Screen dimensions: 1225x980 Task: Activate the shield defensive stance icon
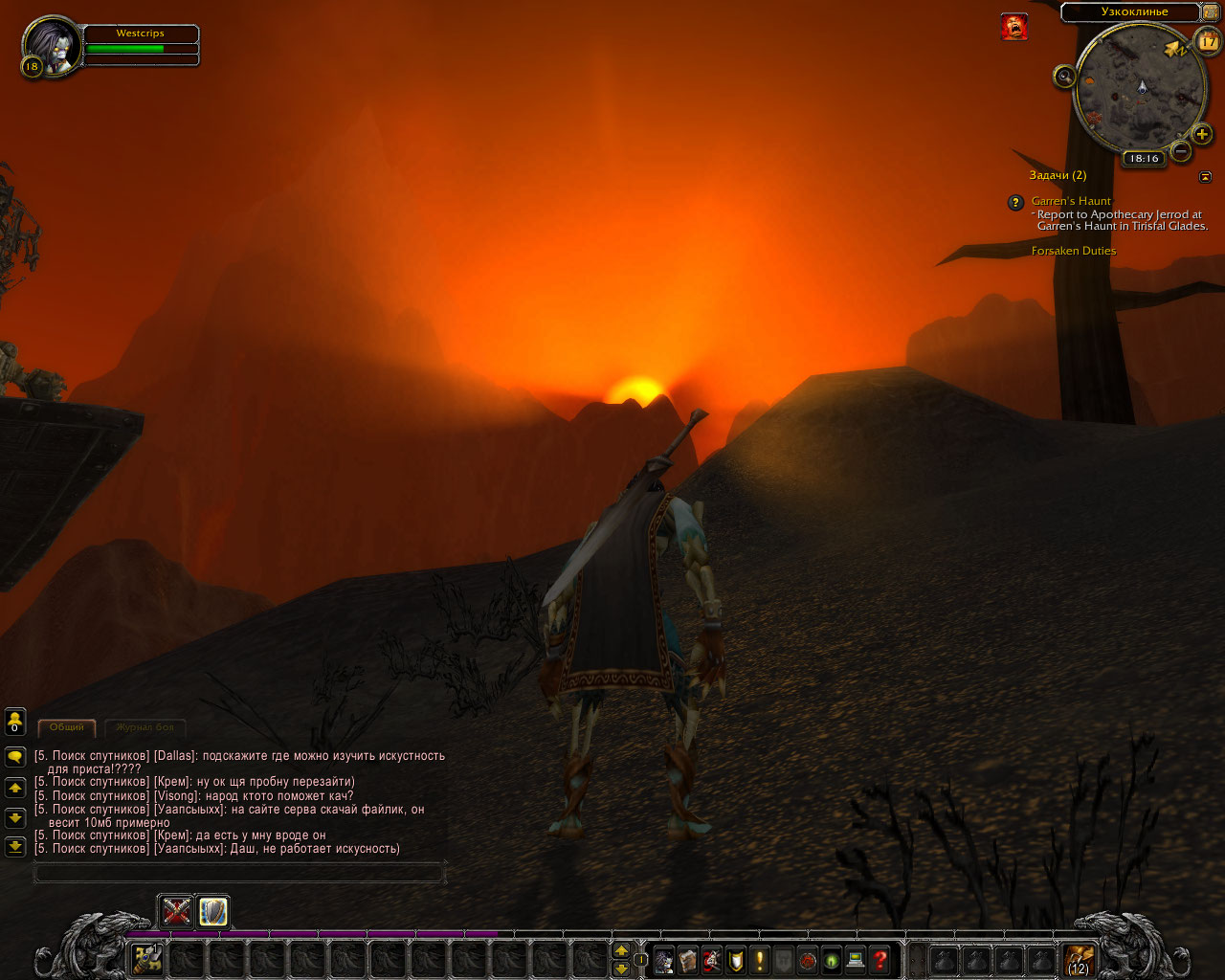(x=212, y=911)
